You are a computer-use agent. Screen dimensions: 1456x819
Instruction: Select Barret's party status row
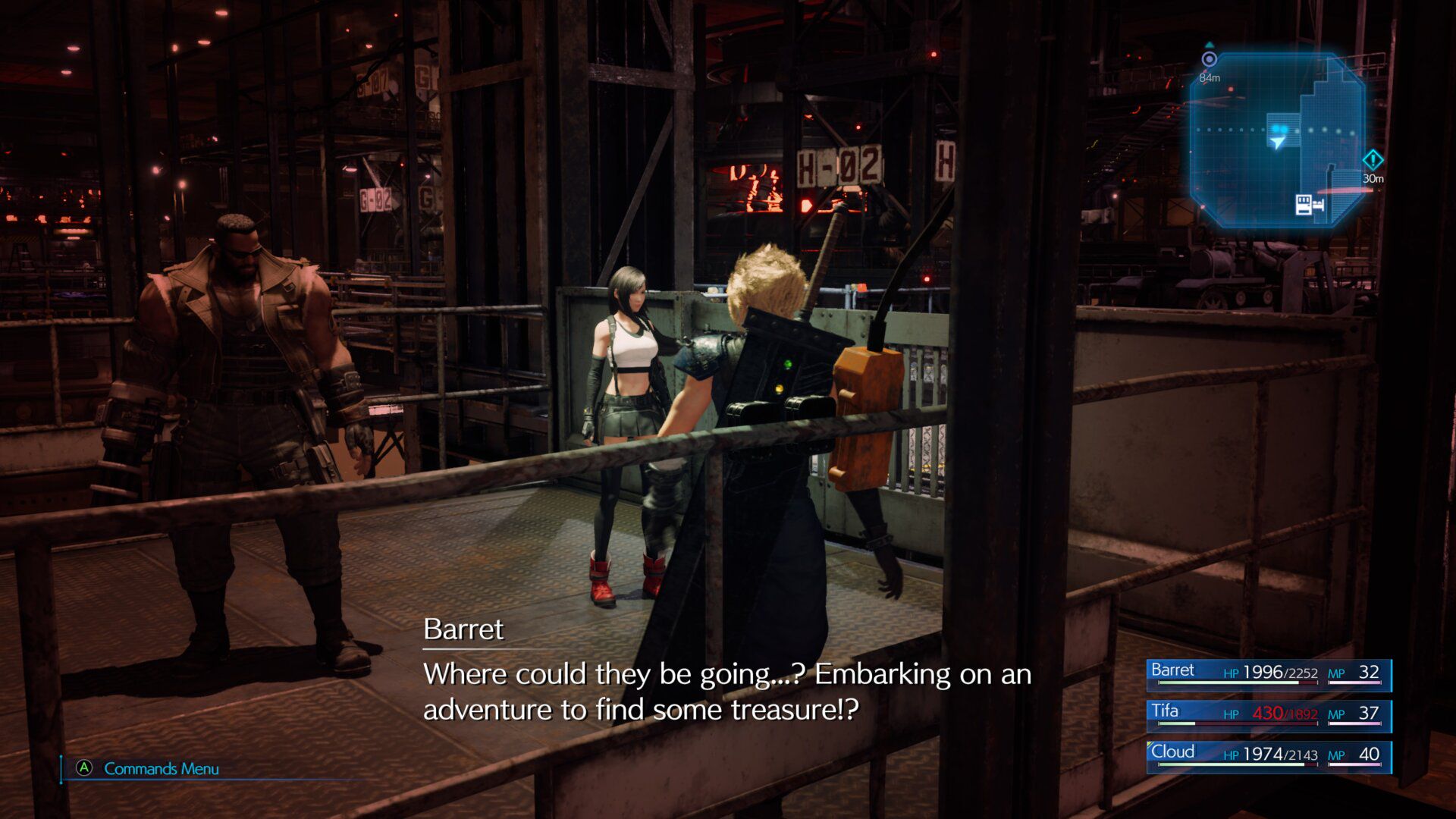1268,674
